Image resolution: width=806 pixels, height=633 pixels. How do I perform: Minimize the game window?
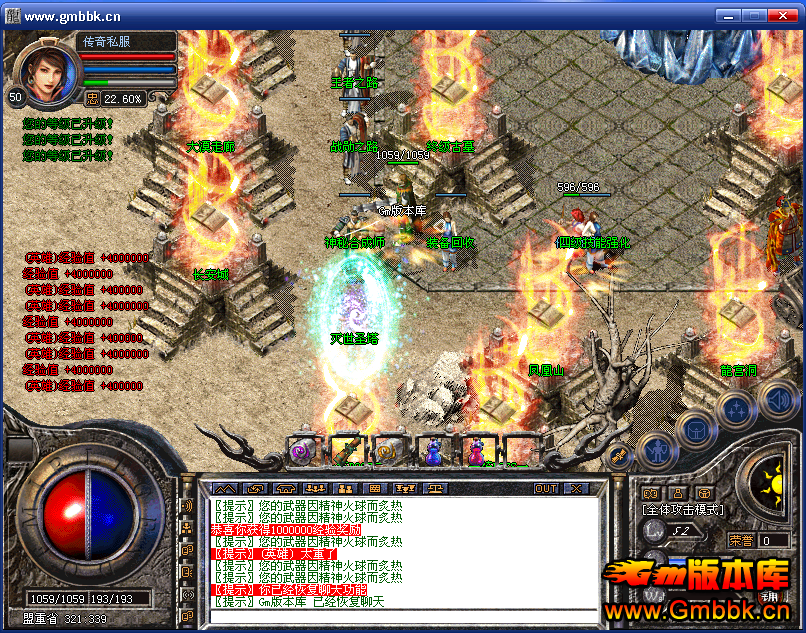click(x=727, y=15)
